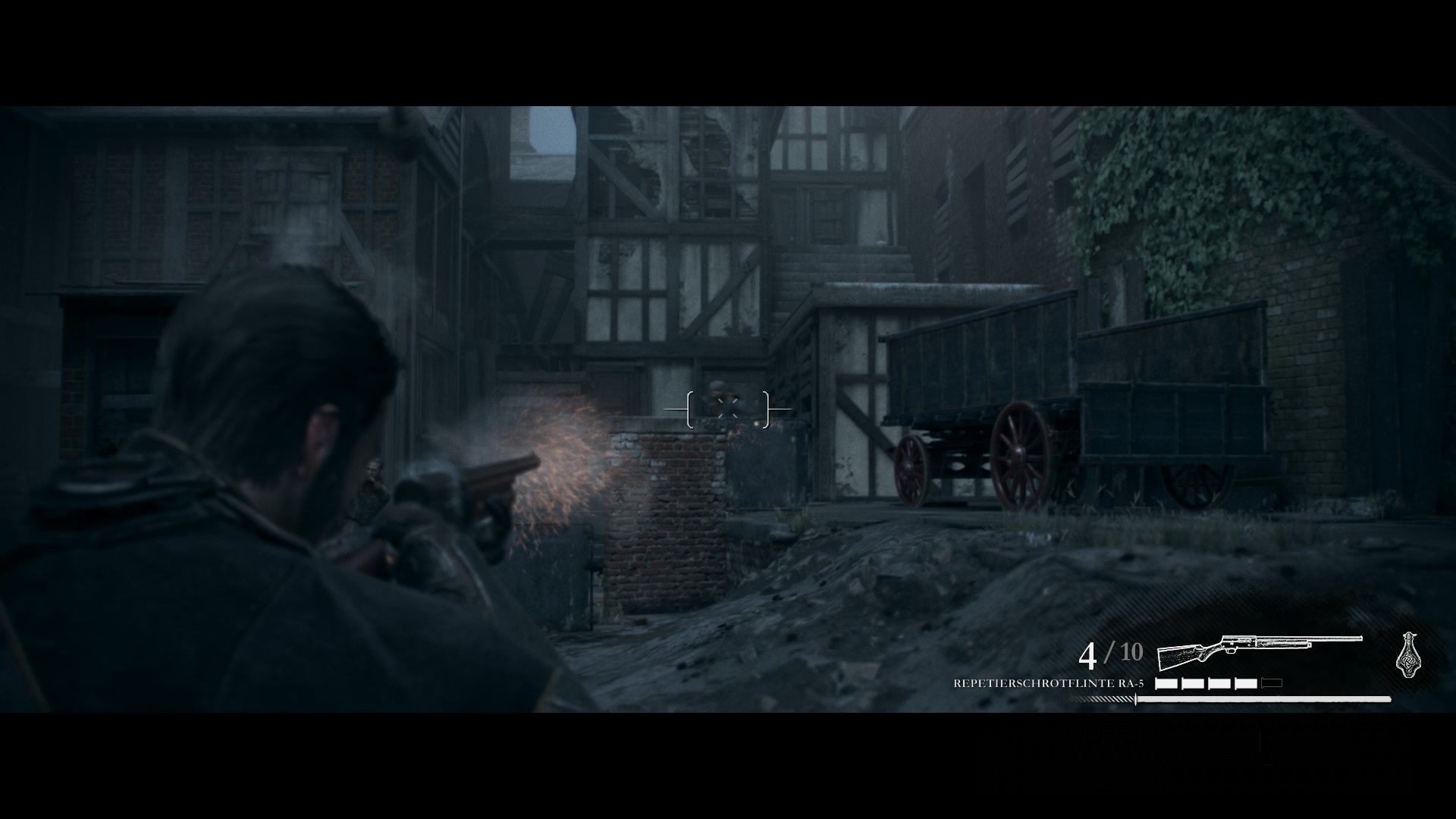This screenshot has width=1456, height=819.
Task: Click the Order pendant emblem icon
Action: [x=1410, y=656]
